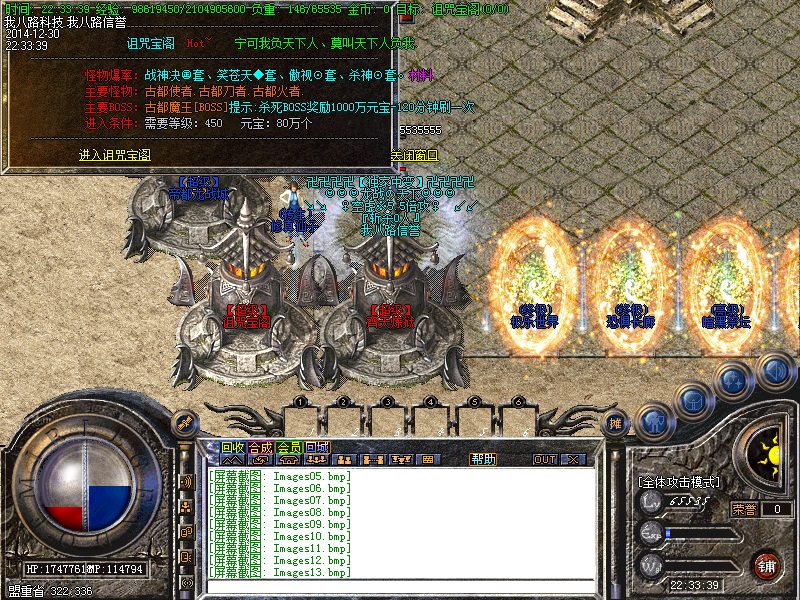This screenshot has width=800, height=600.
Task: Click the 荣誉 honor button
Action: coord(744,509)
